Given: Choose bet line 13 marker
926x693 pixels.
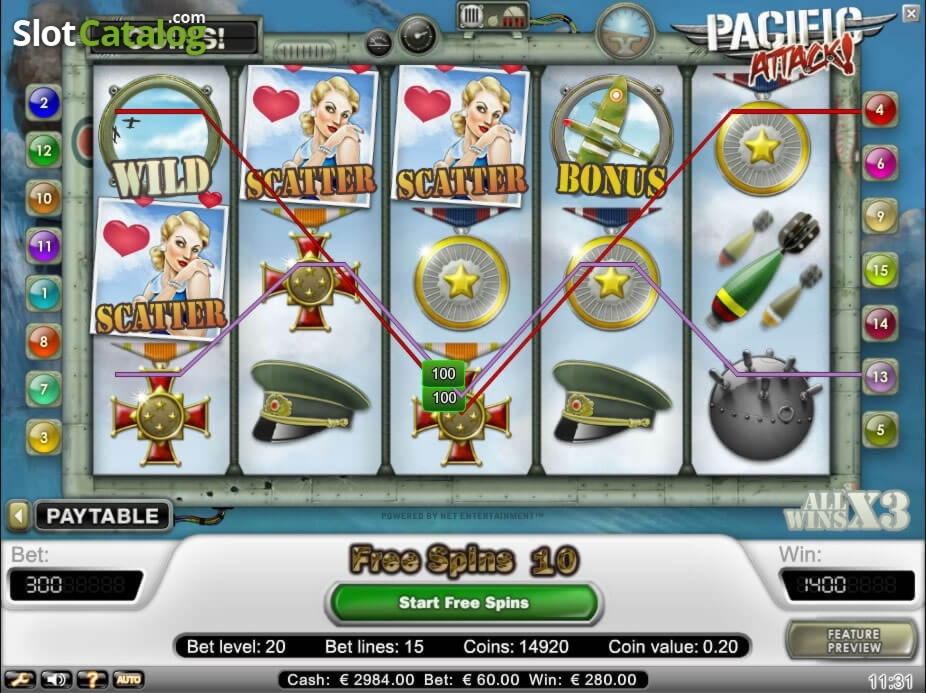Looking at the screenshot, I should [880, 377].
